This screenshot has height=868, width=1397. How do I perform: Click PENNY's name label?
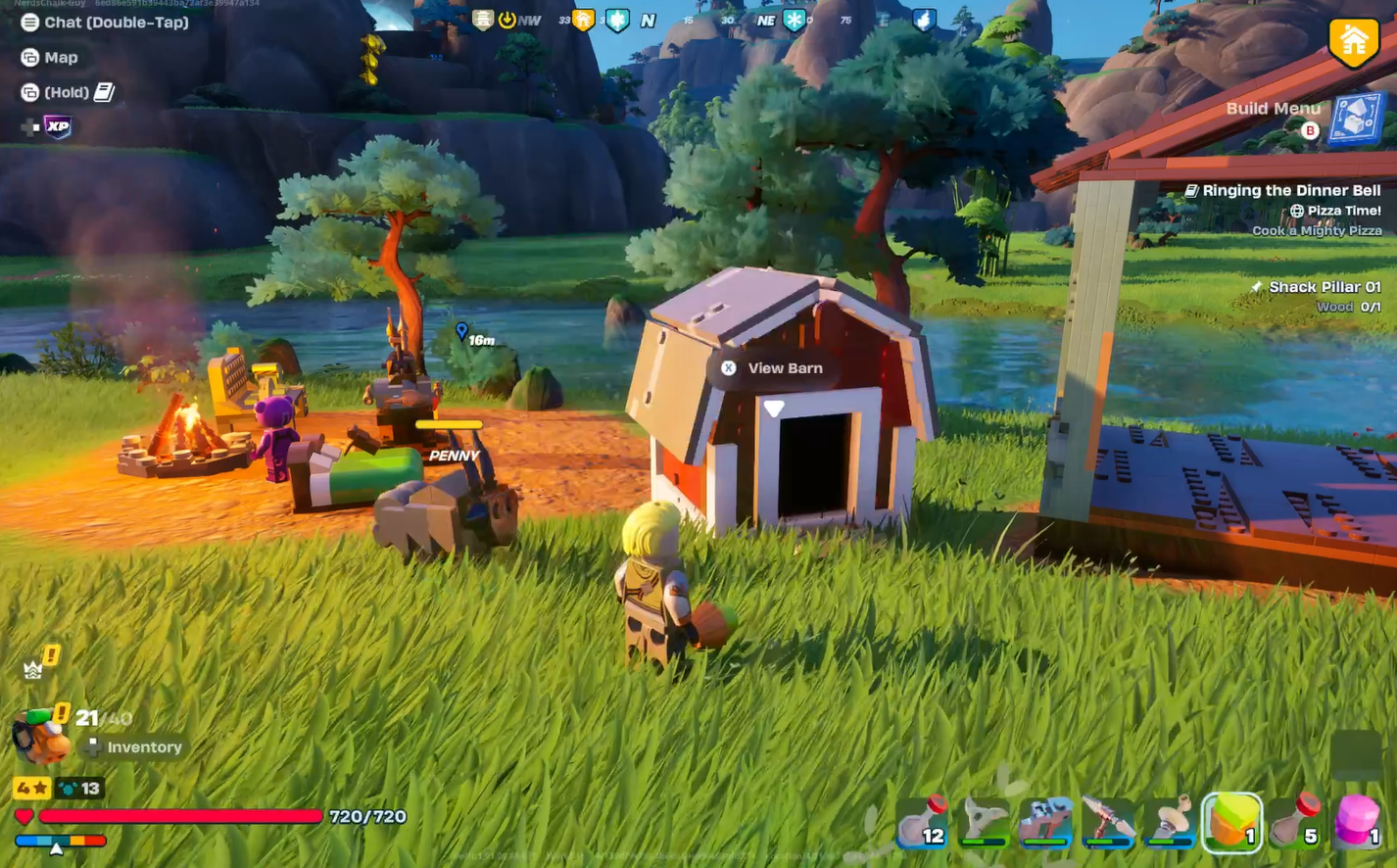[453, 455]
